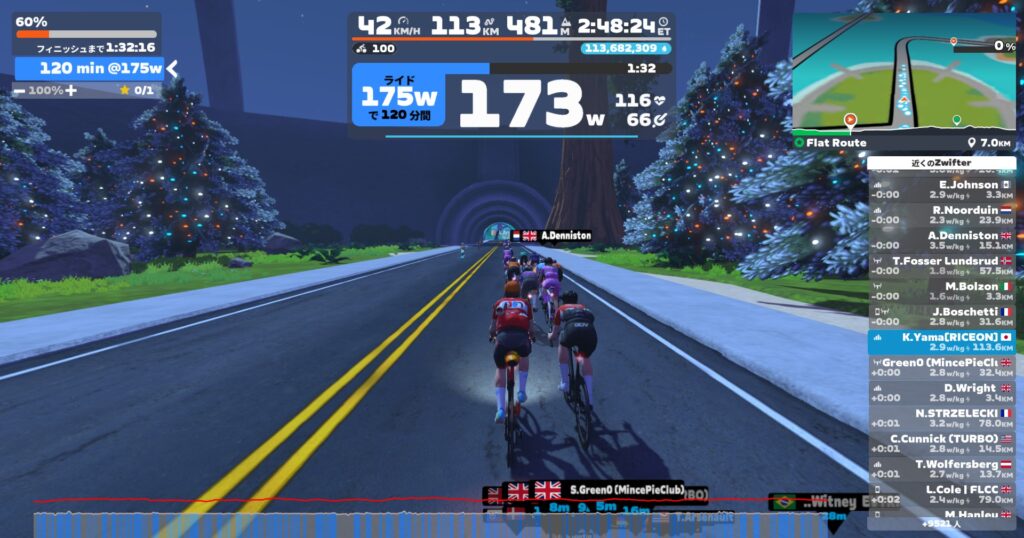The image size is (1024, 538).
Task: Click the Flat Route label
Action: (x=836, y=143)
